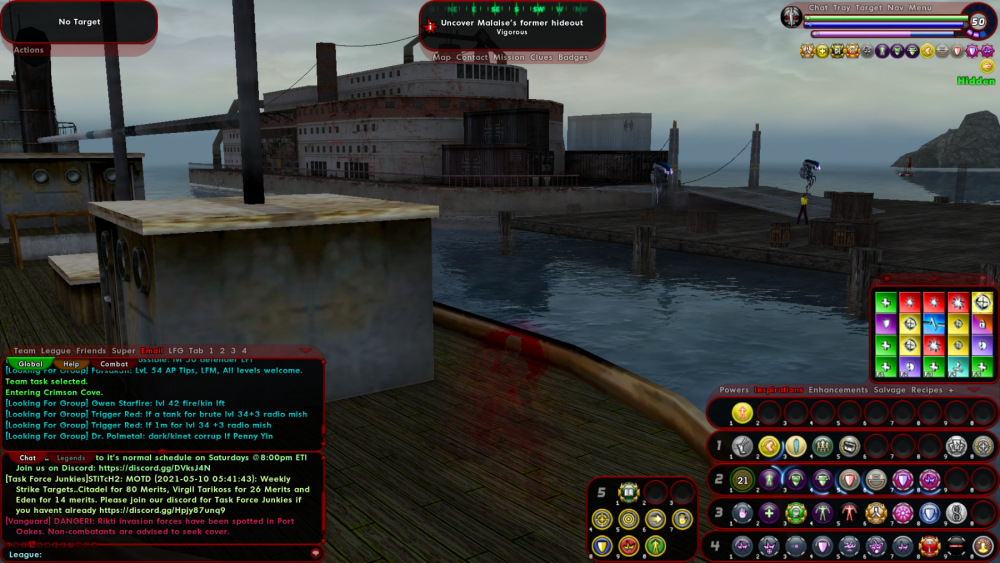Show the Mission details
The width and height of the screenshot is (1000, 563).
tap(508, 58)
